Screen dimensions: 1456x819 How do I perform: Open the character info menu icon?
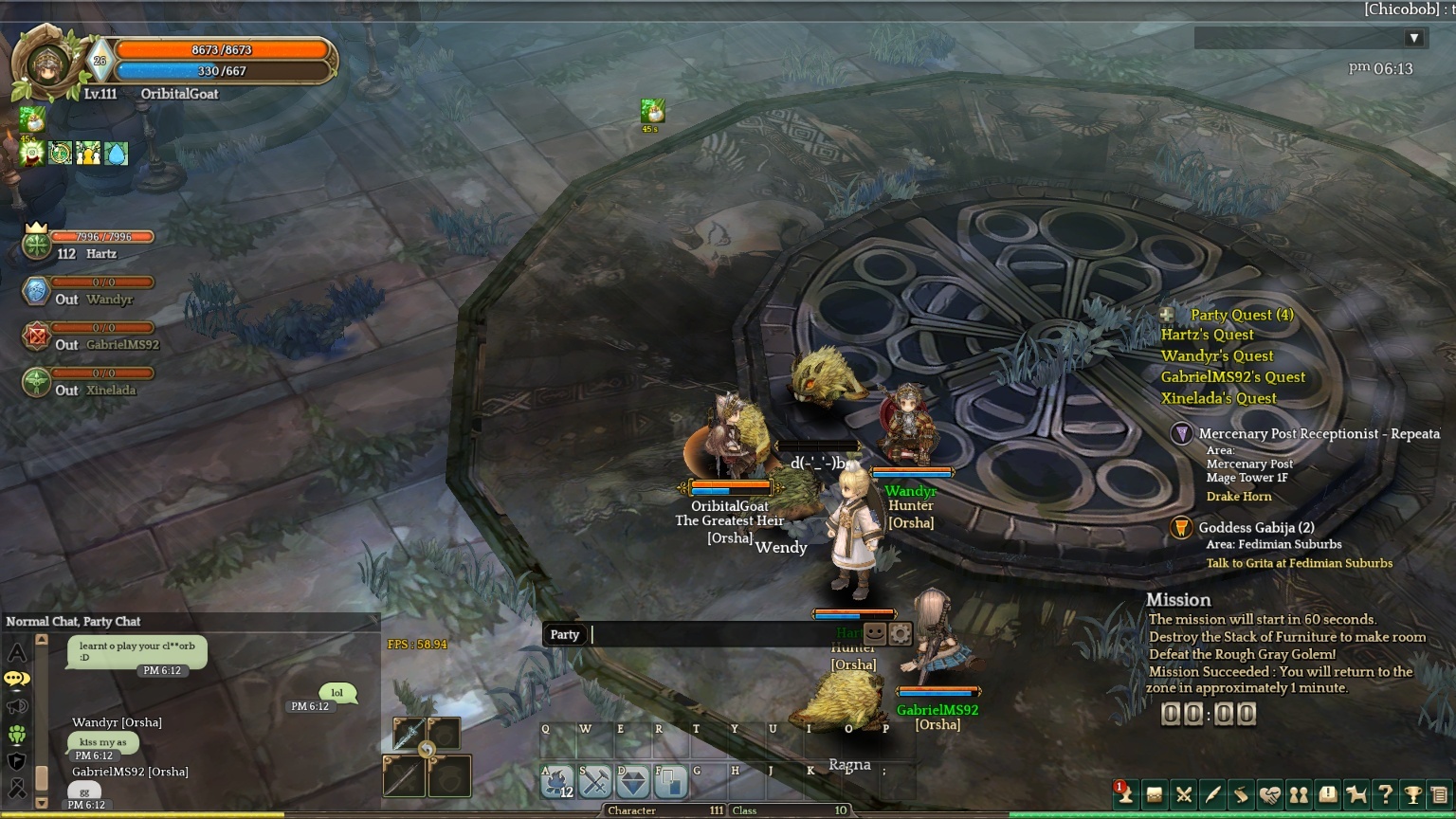pos(1125,794)
